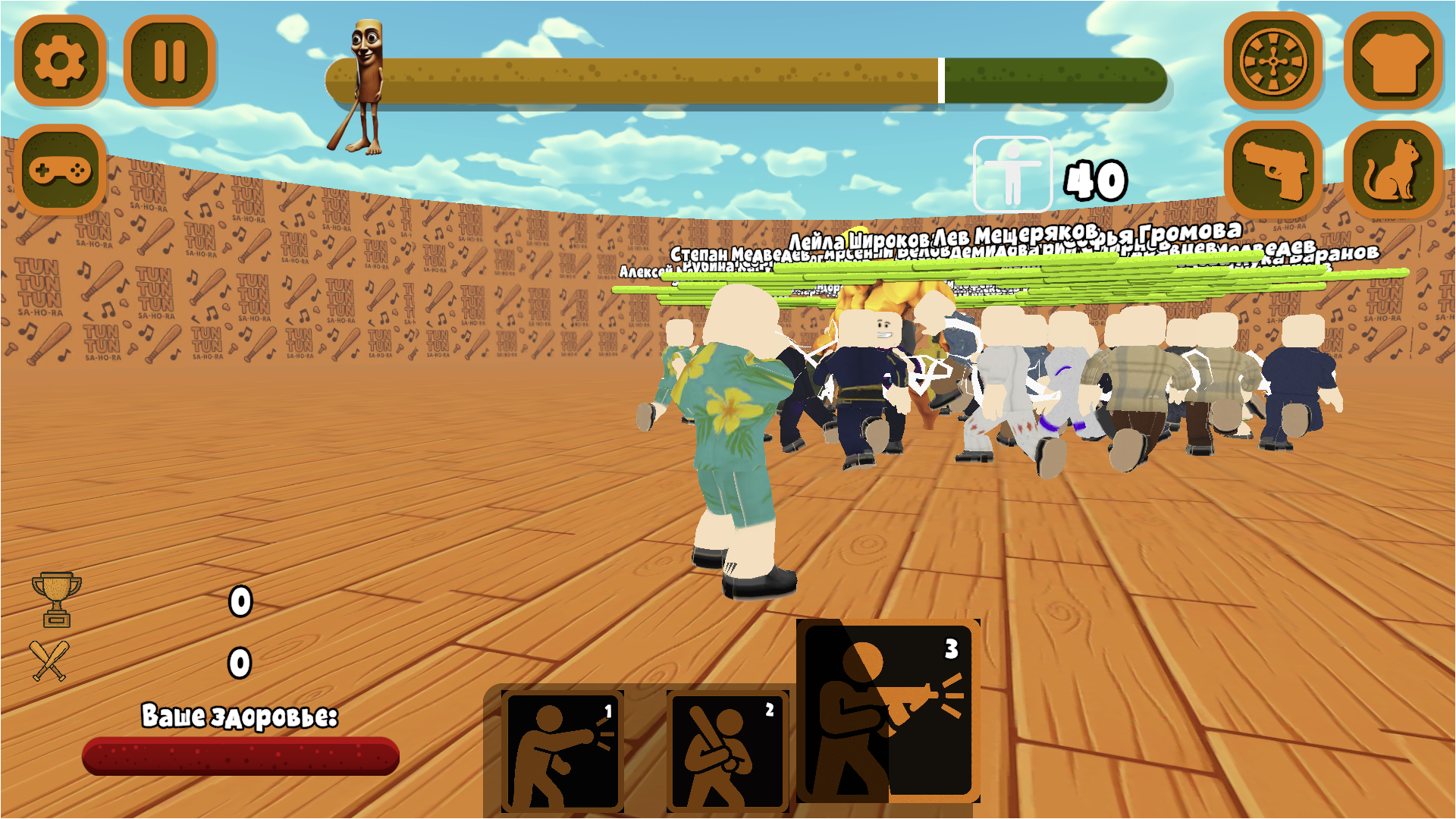Pause the game
Viewport: 1456px width, 819px height.
[171, 62]
